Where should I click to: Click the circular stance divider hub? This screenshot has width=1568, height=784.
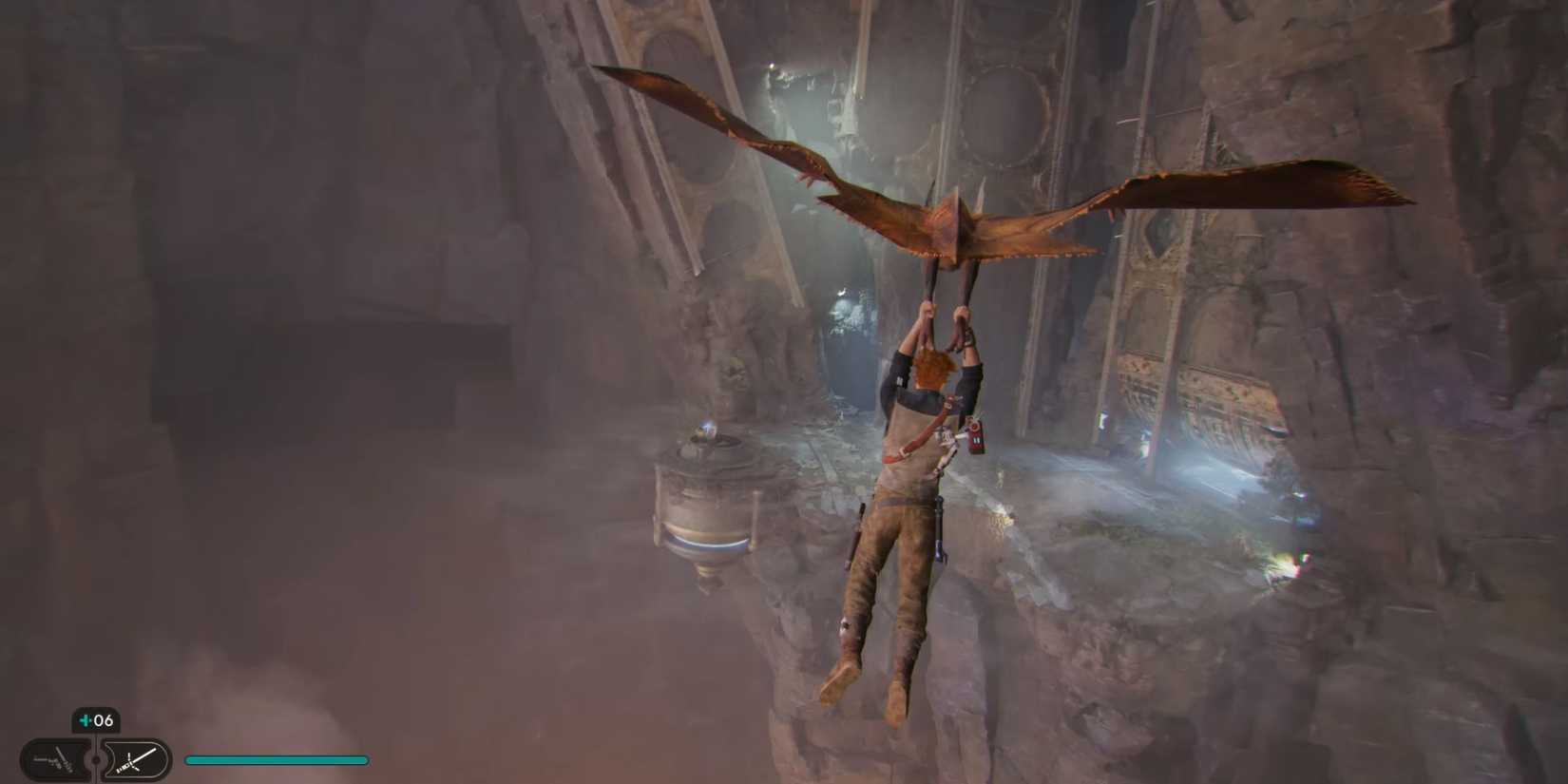click(x=95, y=760)
